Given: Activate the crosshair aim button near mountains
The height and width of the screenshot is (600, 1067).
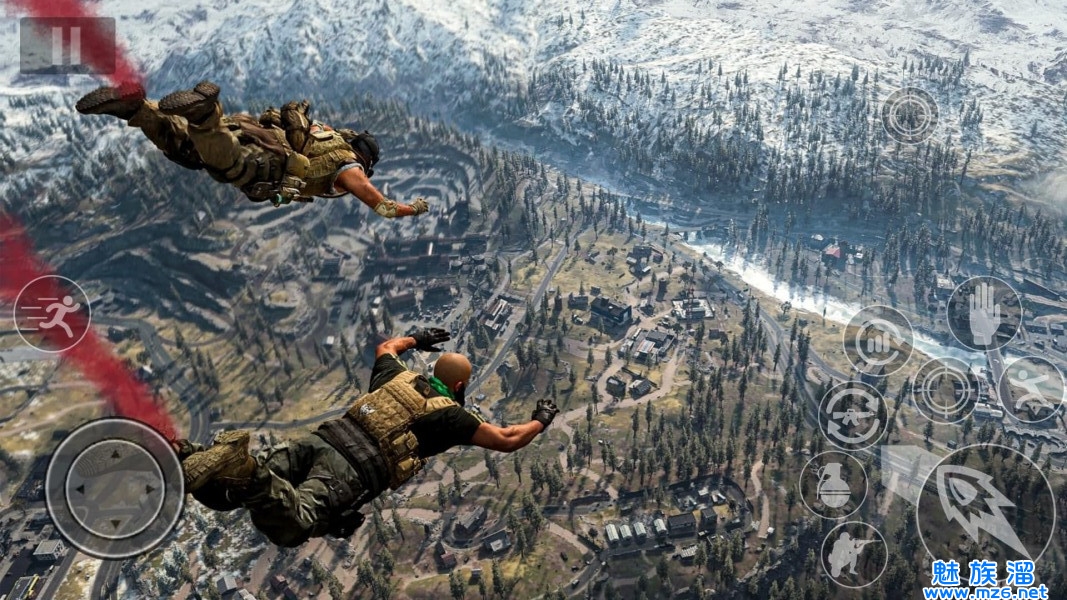Looking at the screenshot, I should pos(910,115).
